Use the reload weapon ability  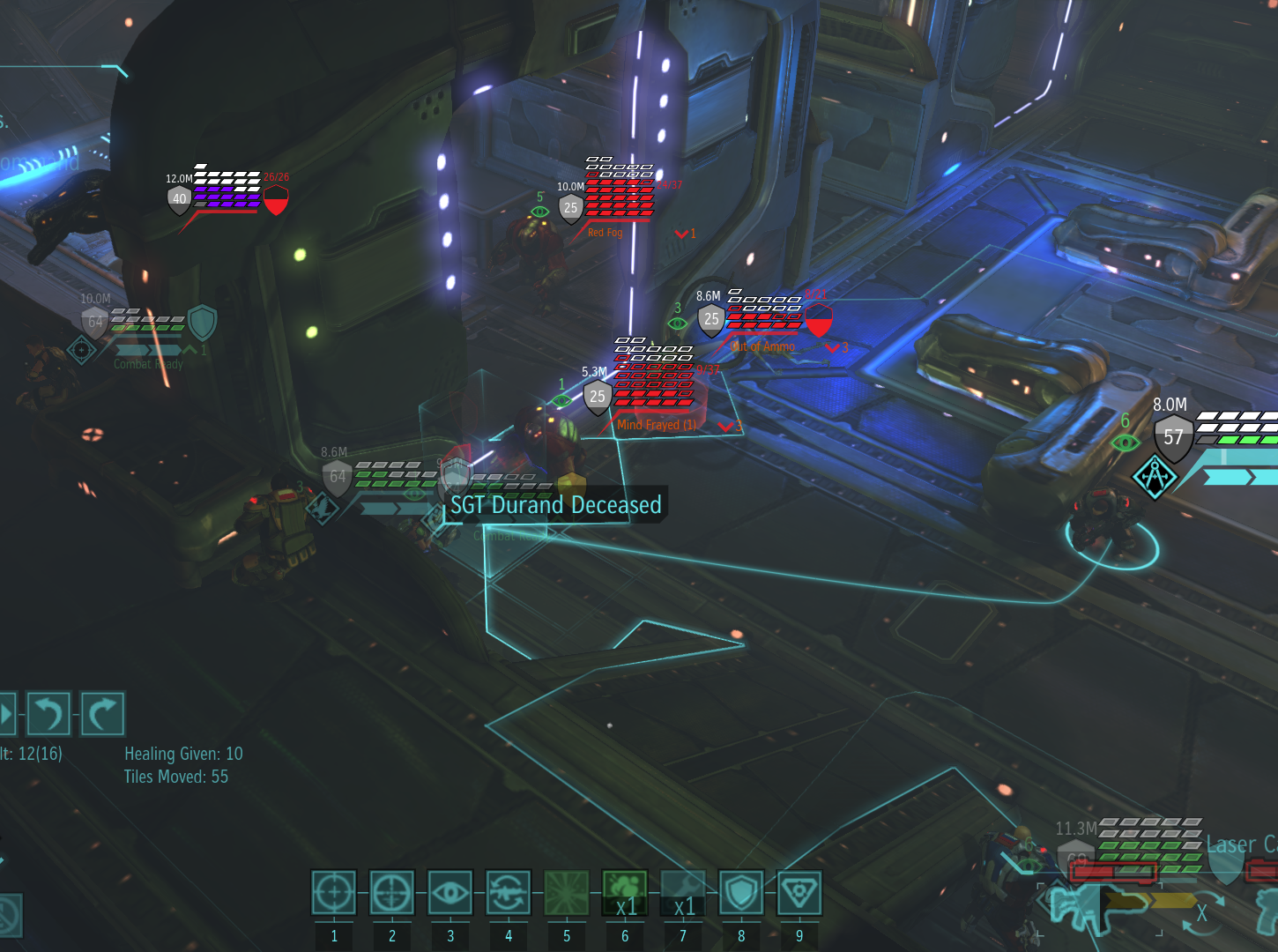click(509, 893)
